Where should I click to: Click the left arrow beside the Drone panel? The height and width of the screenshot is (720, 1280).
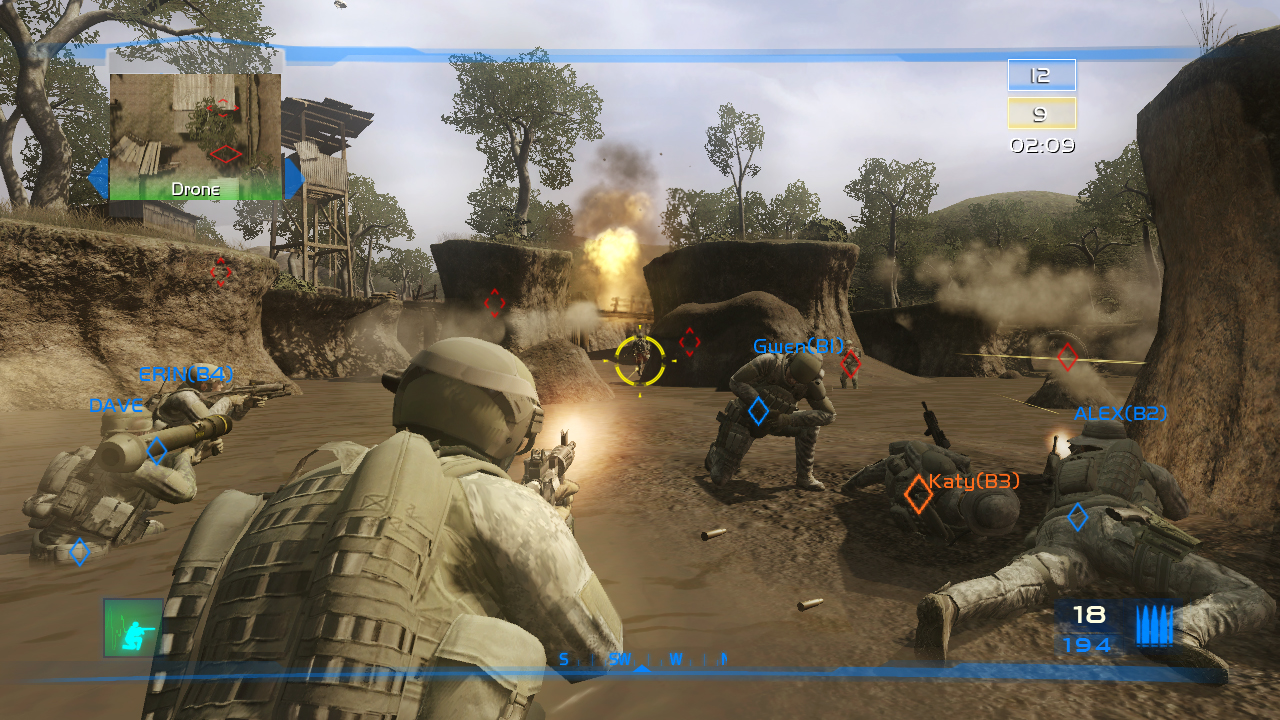(99, 176)
